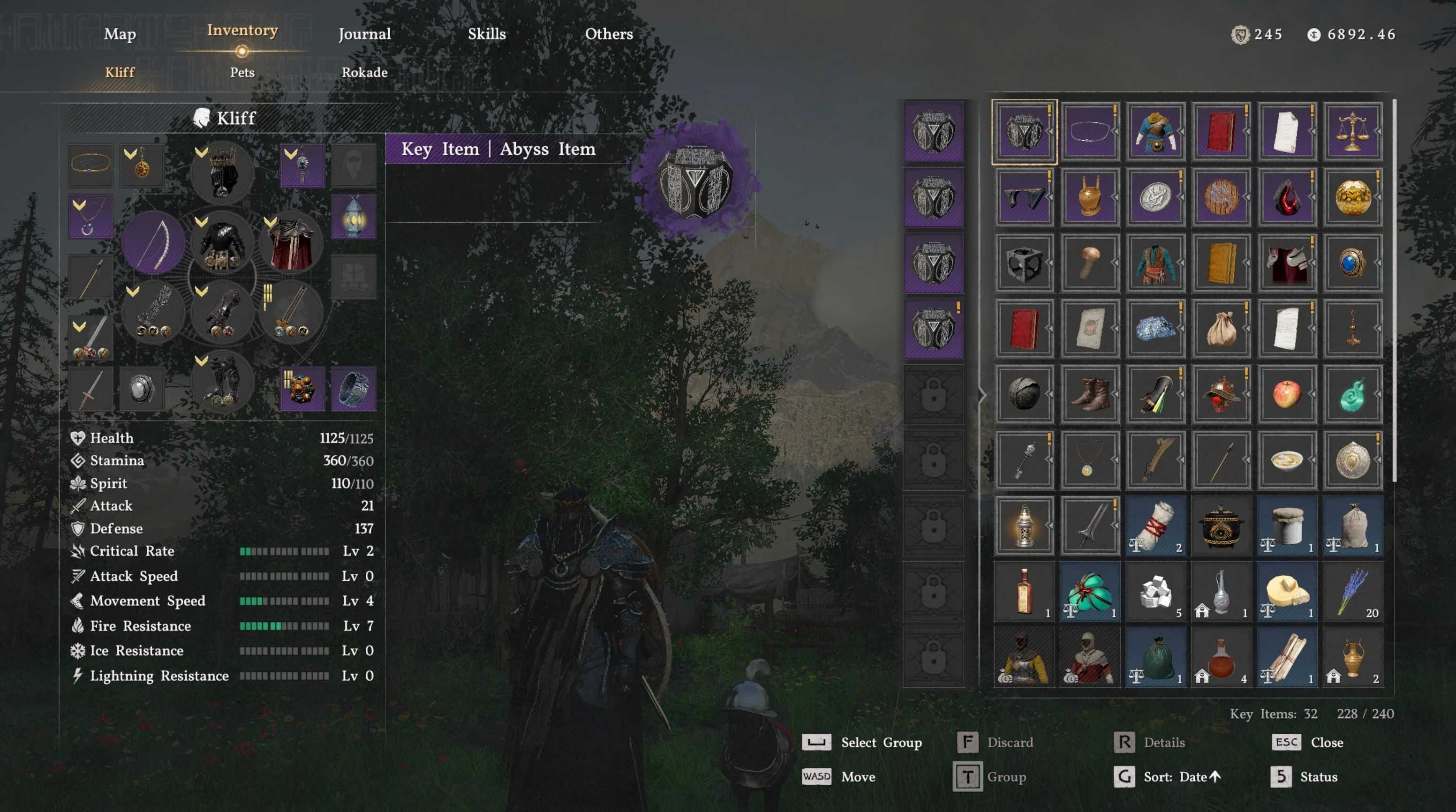The image size is (1456, 812).
Task: Change the Sort: Date order
Action: coord(1181,777)
